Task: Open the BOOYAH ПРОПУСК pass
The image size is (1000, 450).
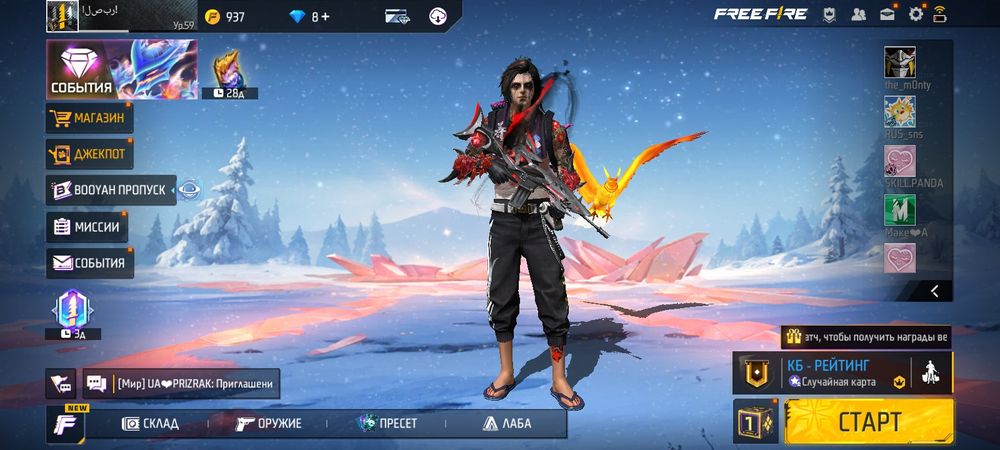Action: (x=111, y=190)
